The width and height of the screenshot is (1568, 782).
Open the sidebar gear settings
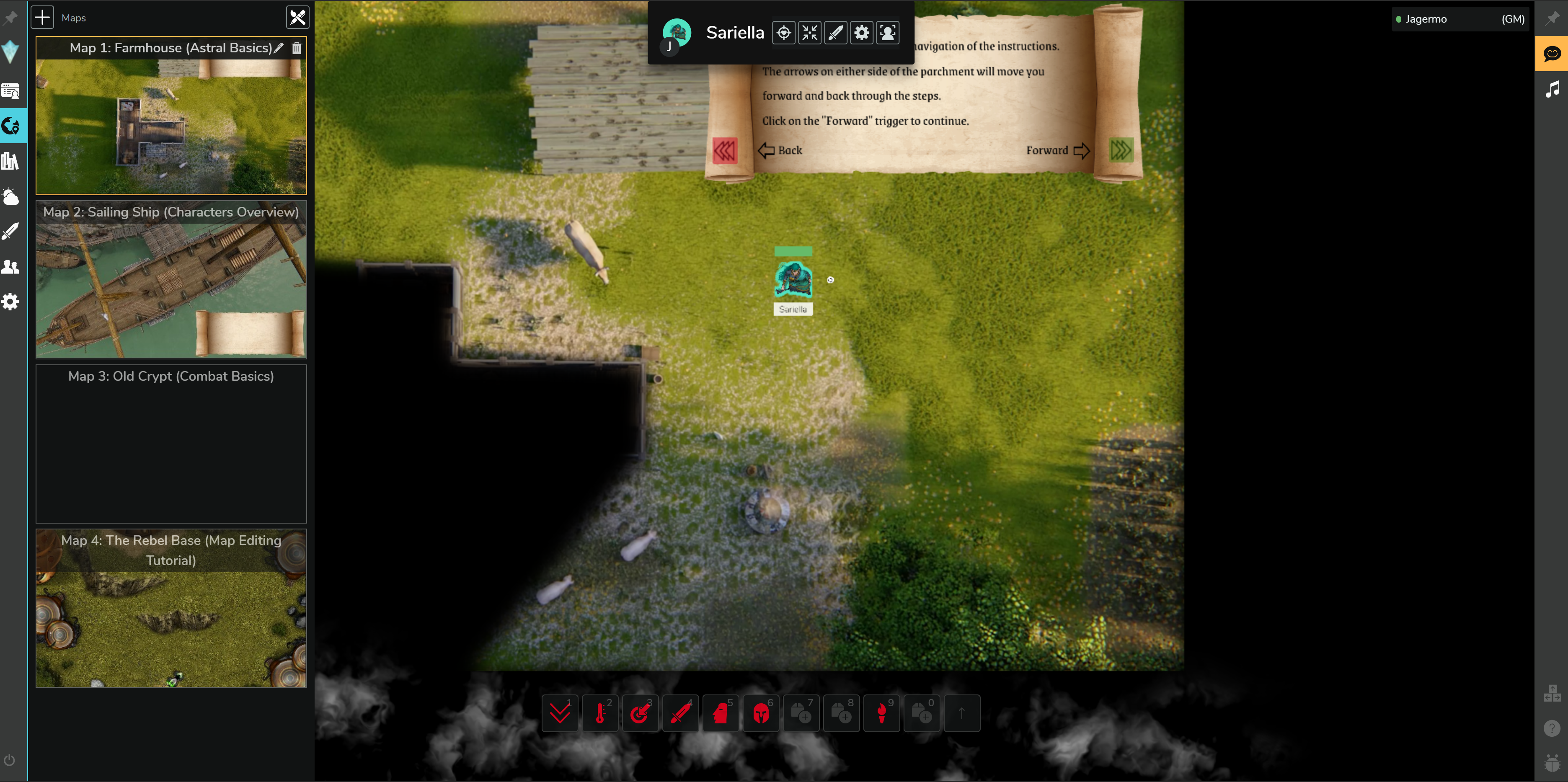click(11, 302)
